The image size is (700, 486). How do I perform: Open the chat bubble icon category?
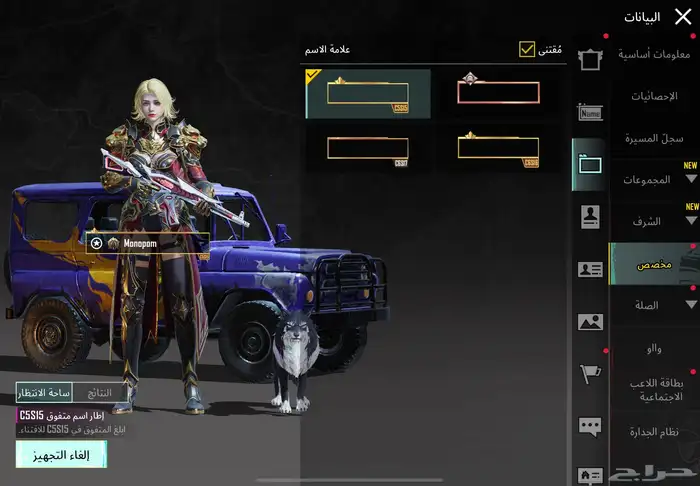coord(589,427)
